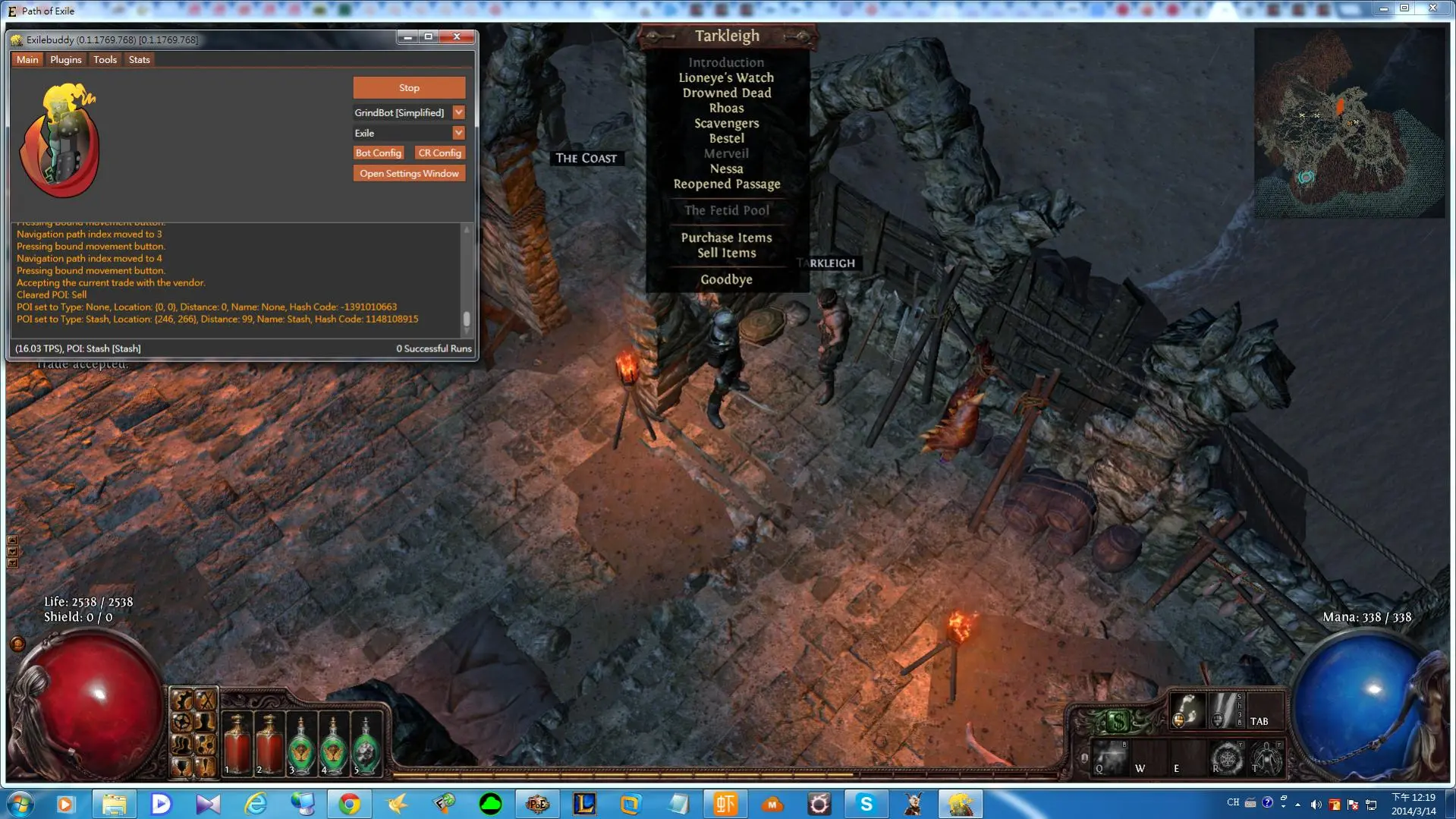Say Goodbye to Tarkleigh
Image resolution: width=1456 pixels, height=819 pixels.
[726, 279]
